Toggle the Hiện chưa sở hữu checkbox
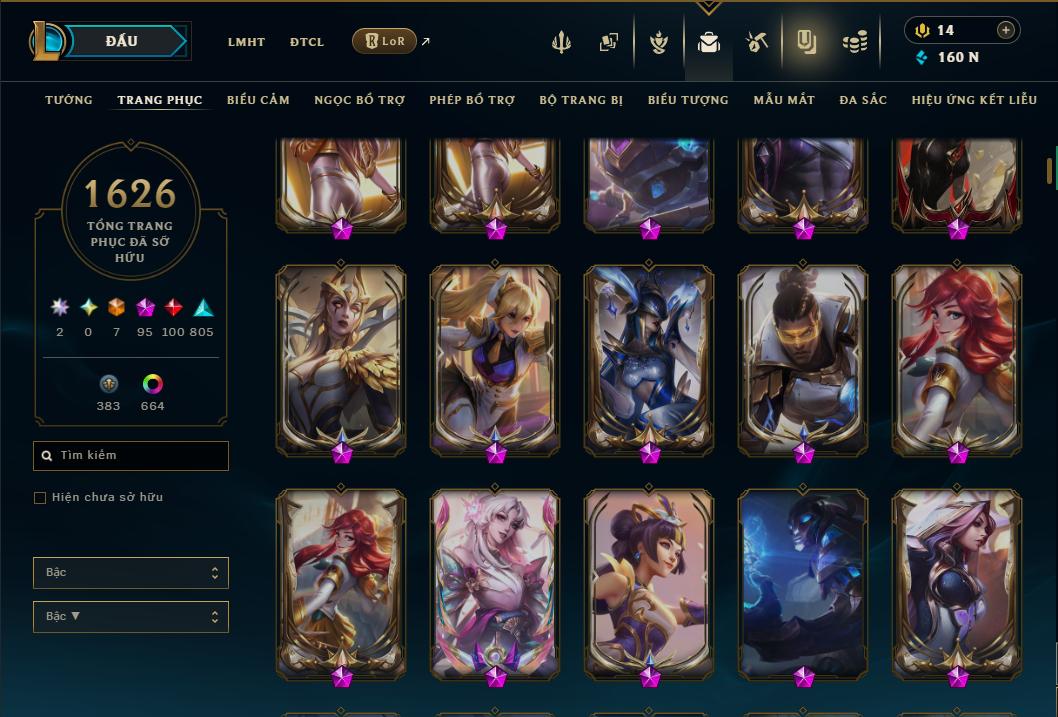 (40, 498)
